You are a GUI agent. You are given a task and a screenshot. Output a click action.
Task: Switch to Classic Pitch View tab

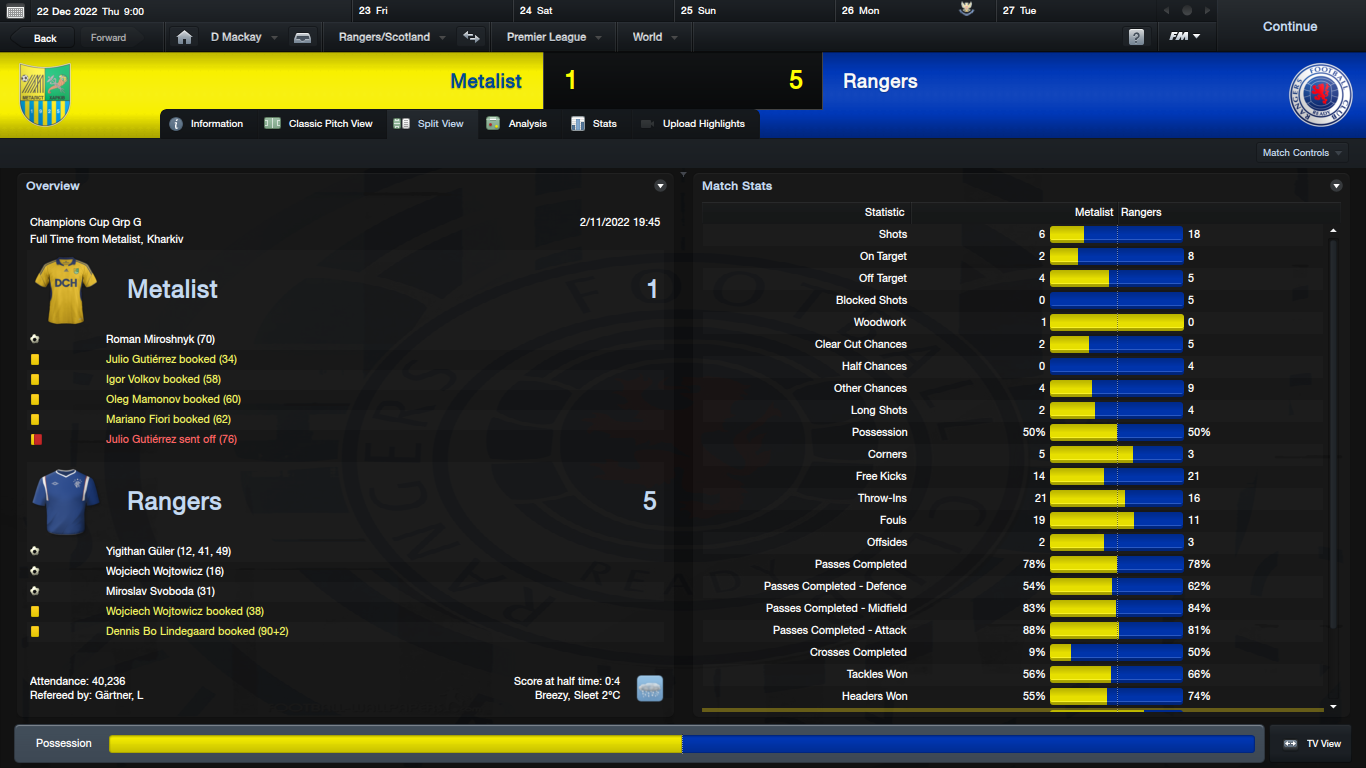pos(319,124)
